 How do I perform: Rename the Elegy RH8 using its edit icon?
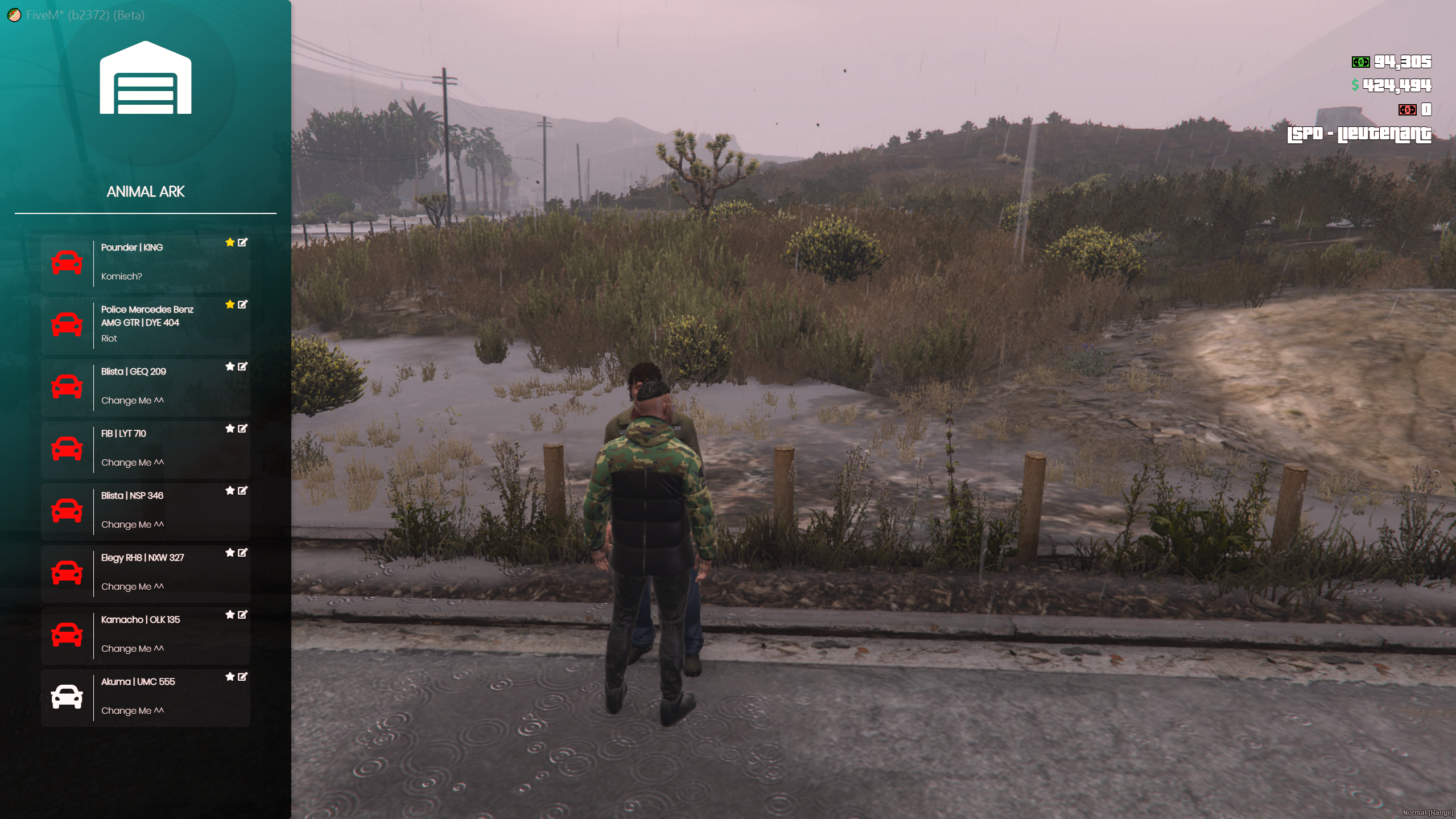(243, 553)
